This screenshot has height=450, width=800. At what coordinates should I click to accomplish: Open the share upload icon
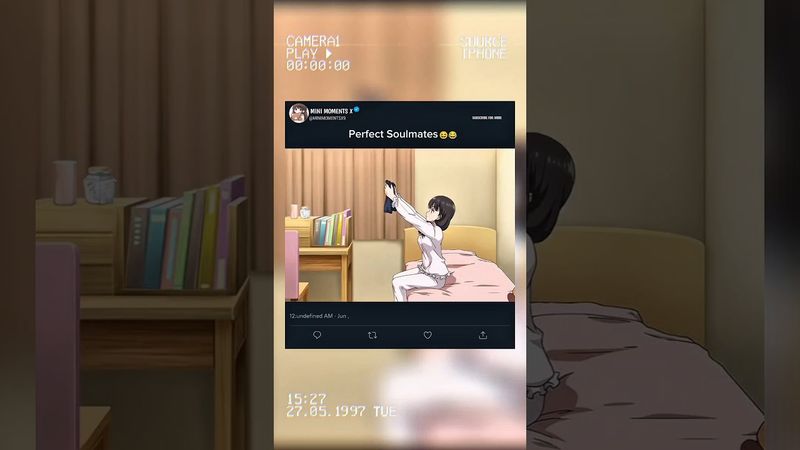pyautogui.click(x=483, y=336)
